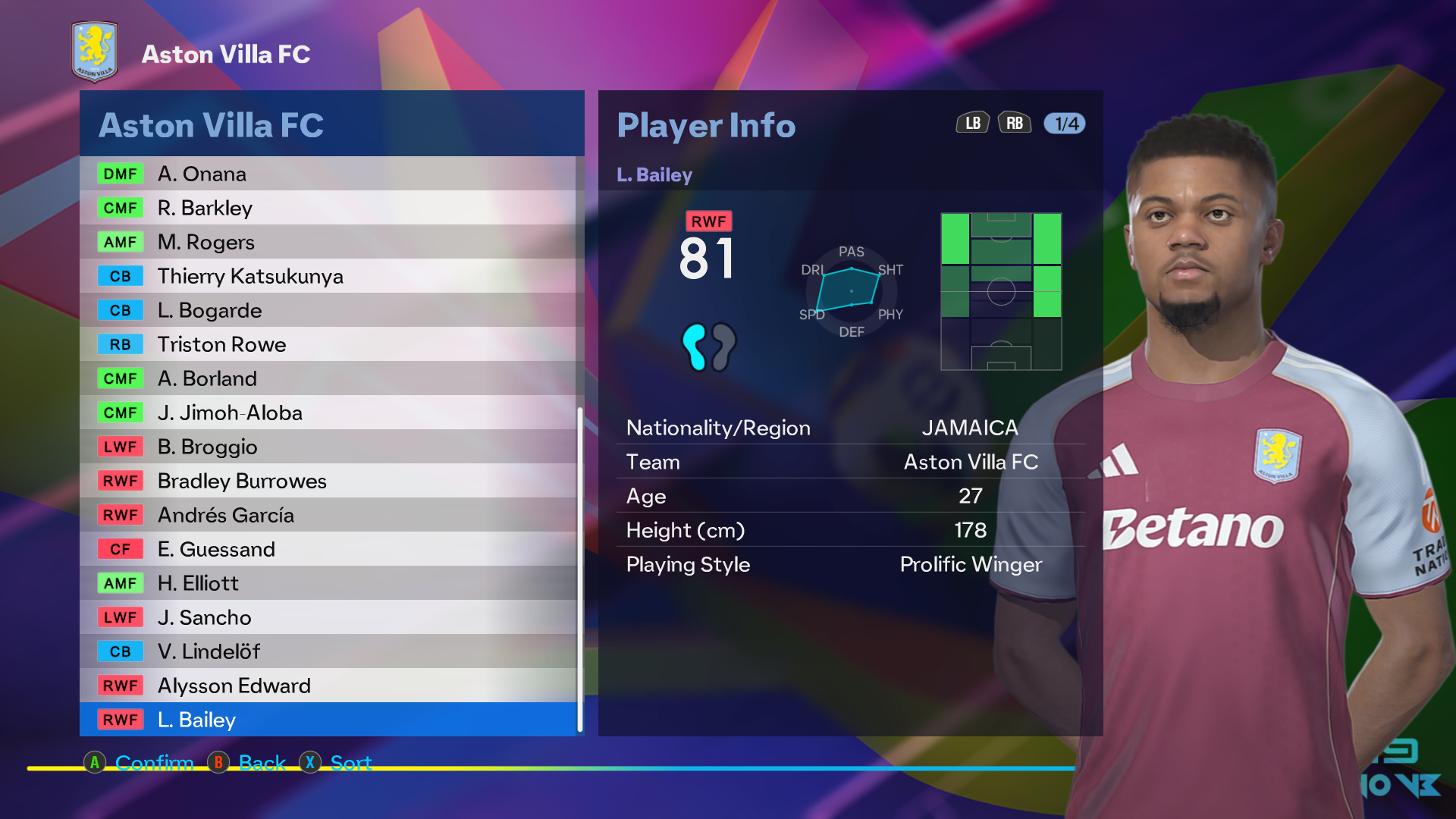Select B. Broggio row
The image size is (1456, 819).
[328, 447]
